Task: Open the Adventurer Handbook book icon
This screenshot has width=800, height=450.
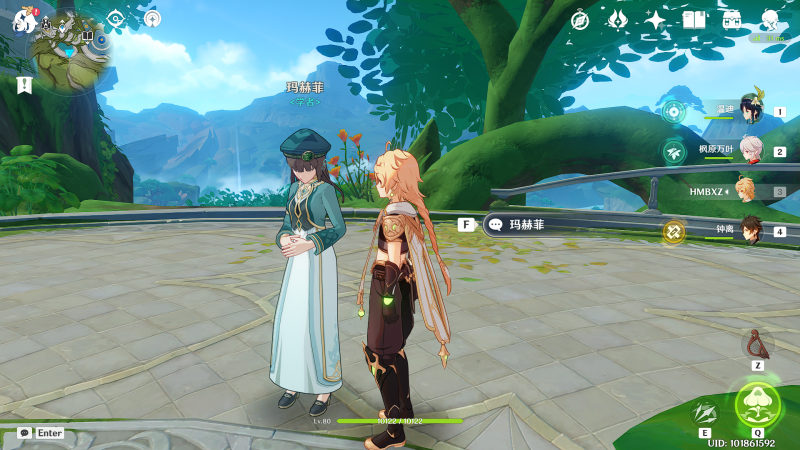Action: [x=694, y=20]
